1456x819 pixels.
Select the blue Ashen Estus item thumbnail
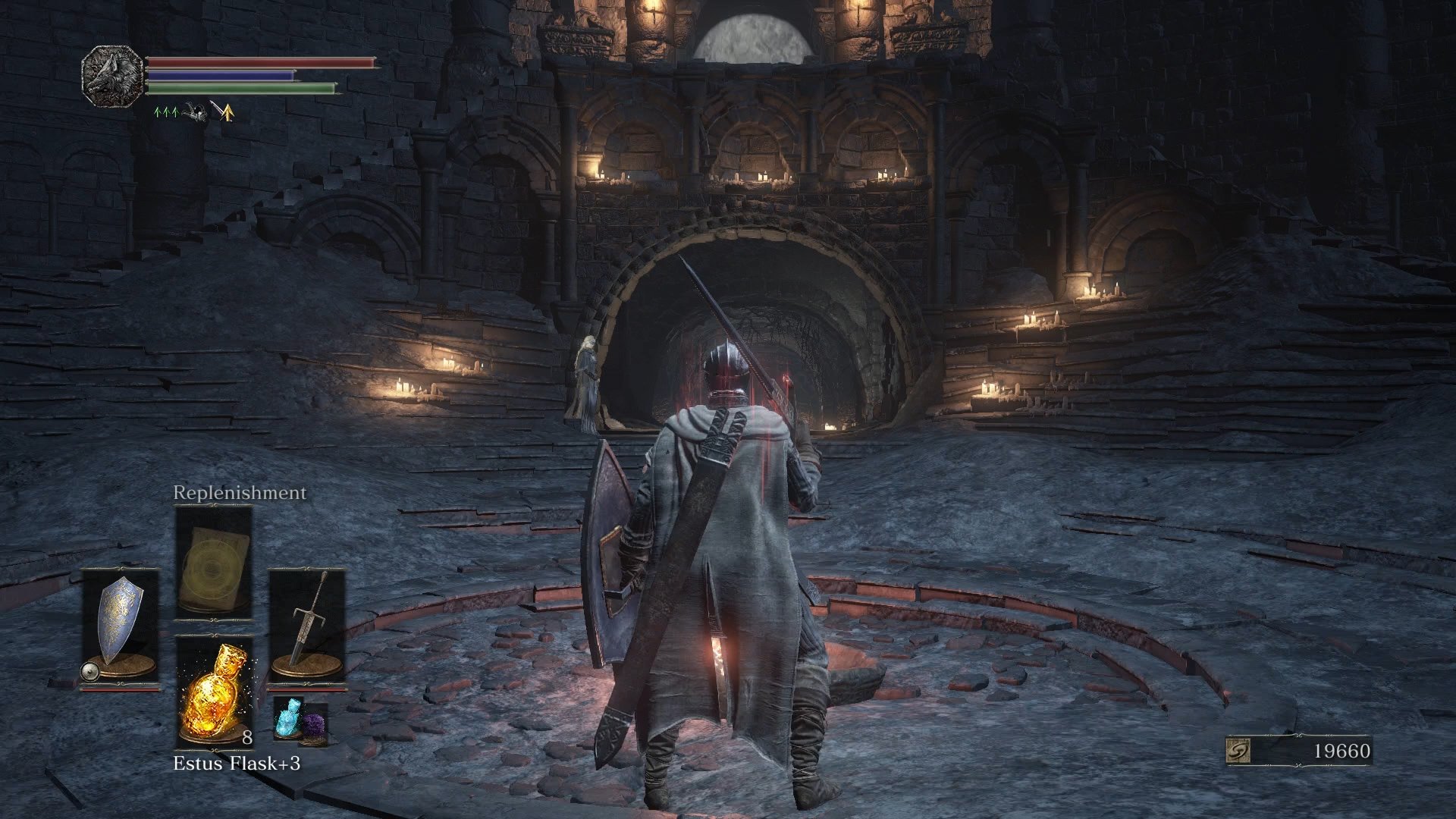[289, 720]
